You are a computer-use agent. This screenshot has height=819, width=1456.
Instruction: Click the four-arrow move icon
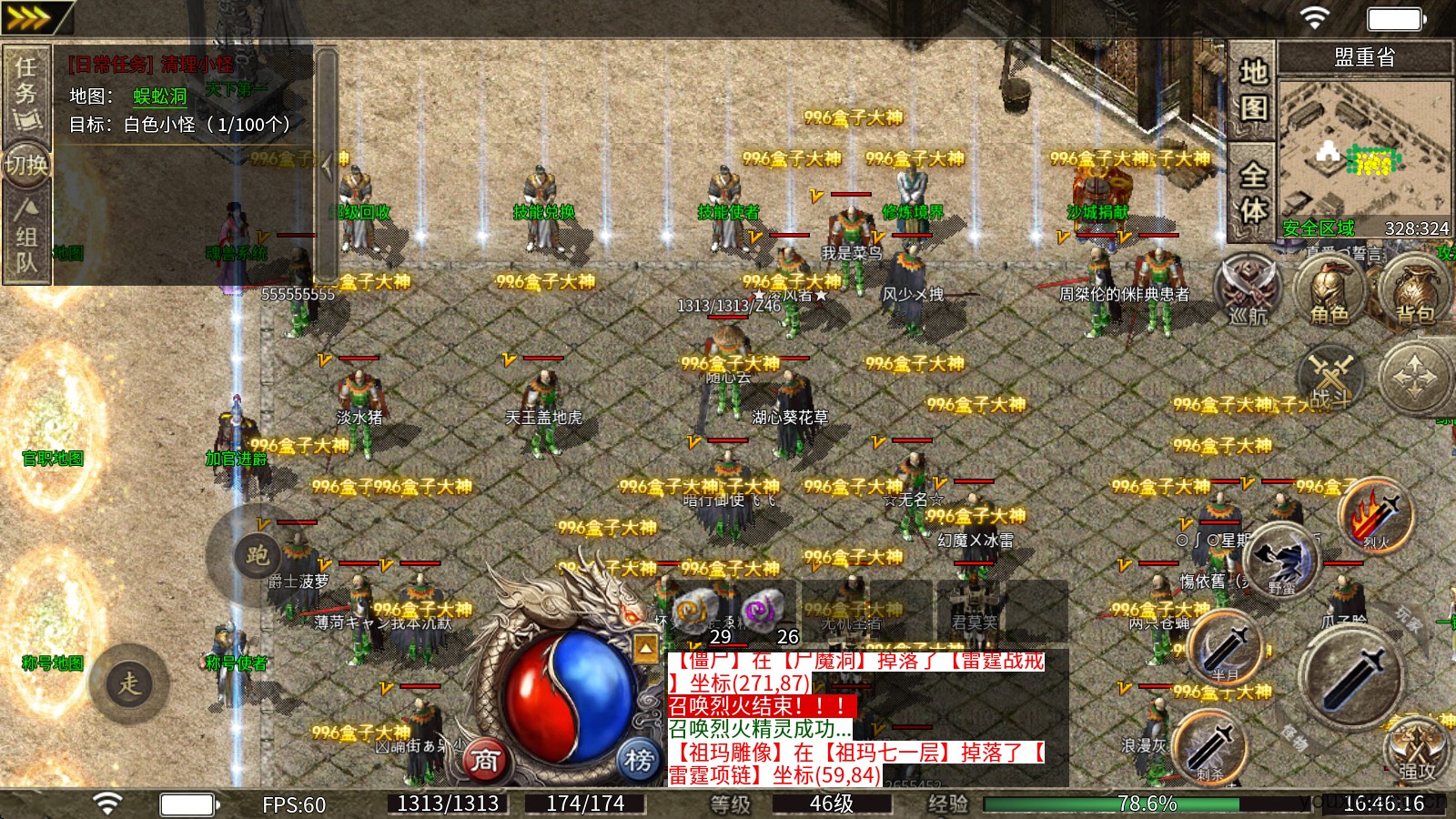pyautogui.click(x=1415, y=376)
